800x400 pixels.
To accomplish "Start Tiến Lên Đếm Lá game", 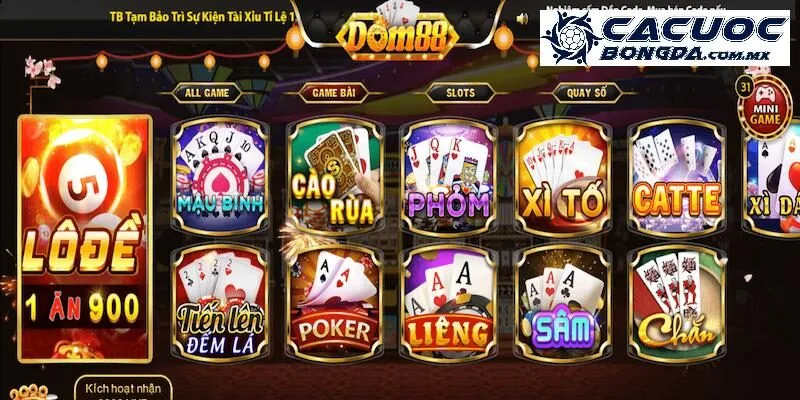I will (x=220, y=302).
